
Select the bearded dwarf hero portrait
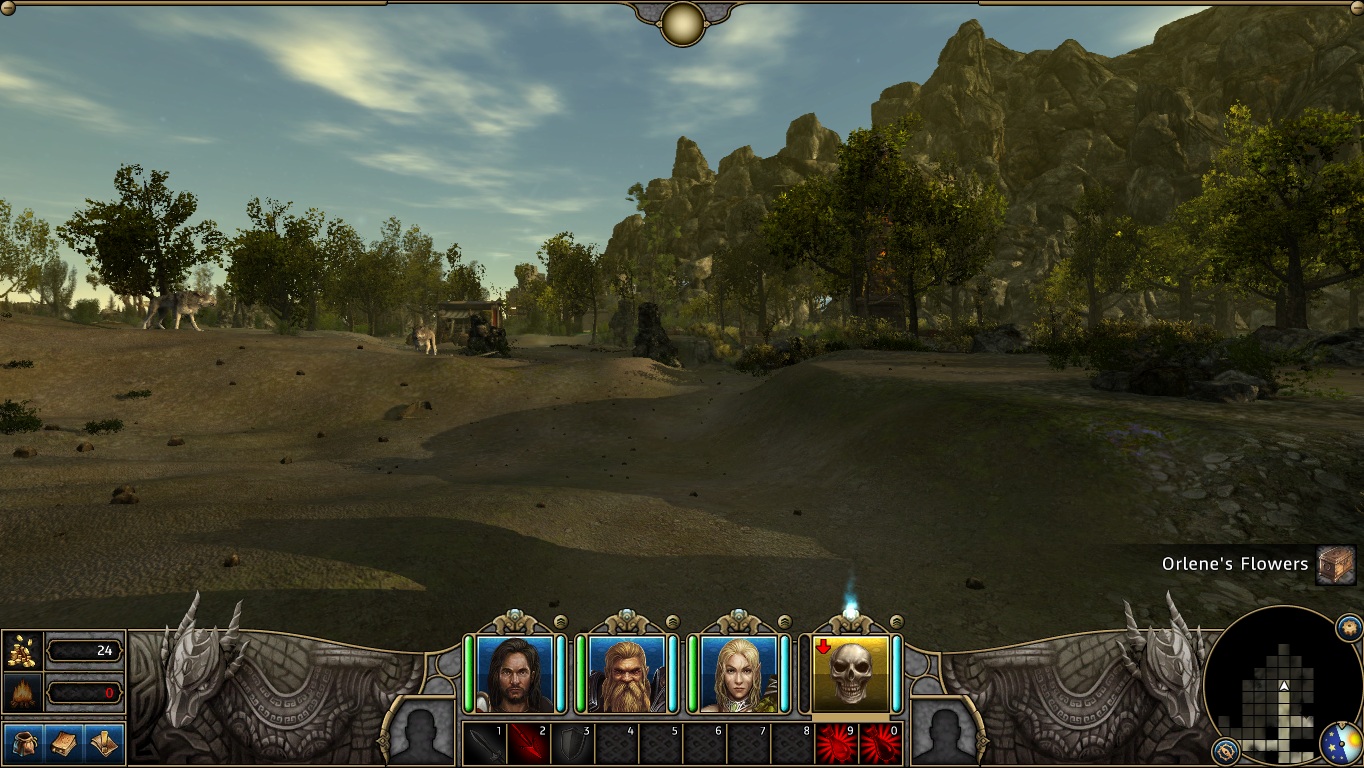(627, 673)
